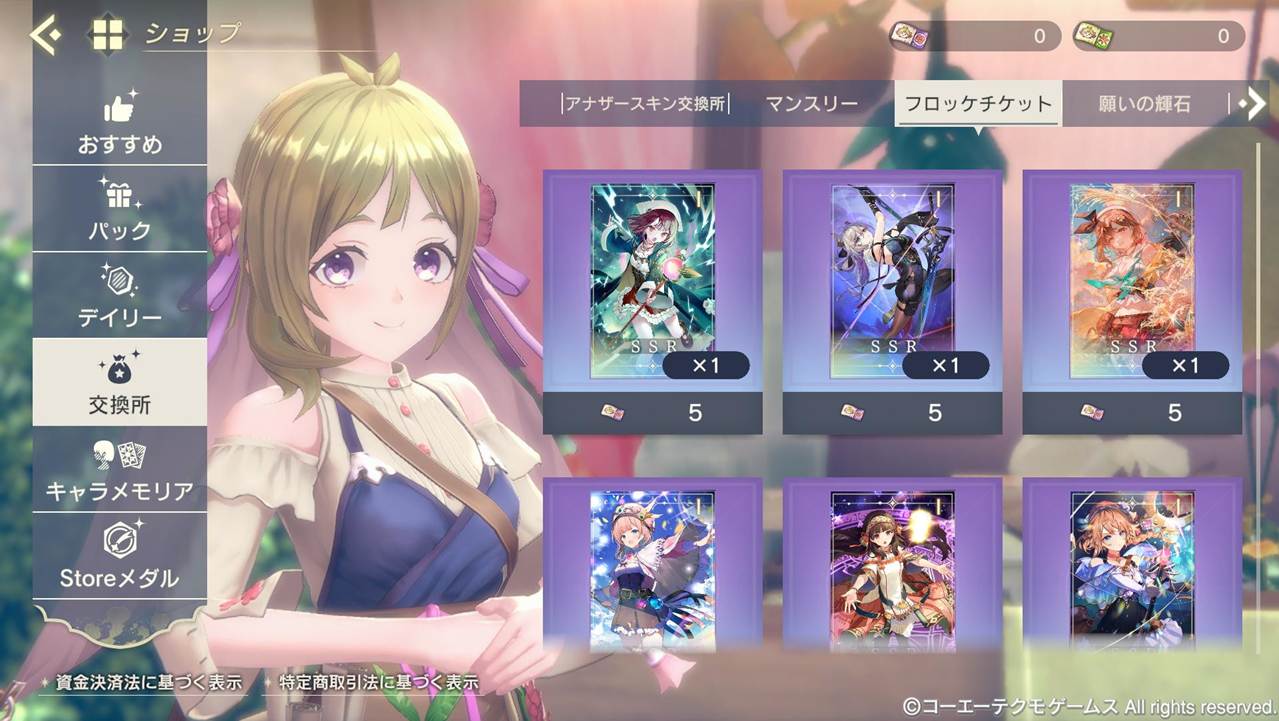The image size is (1279, 721).
Task: Show more tabs with the right arrow
Action: coord(1252,104)
